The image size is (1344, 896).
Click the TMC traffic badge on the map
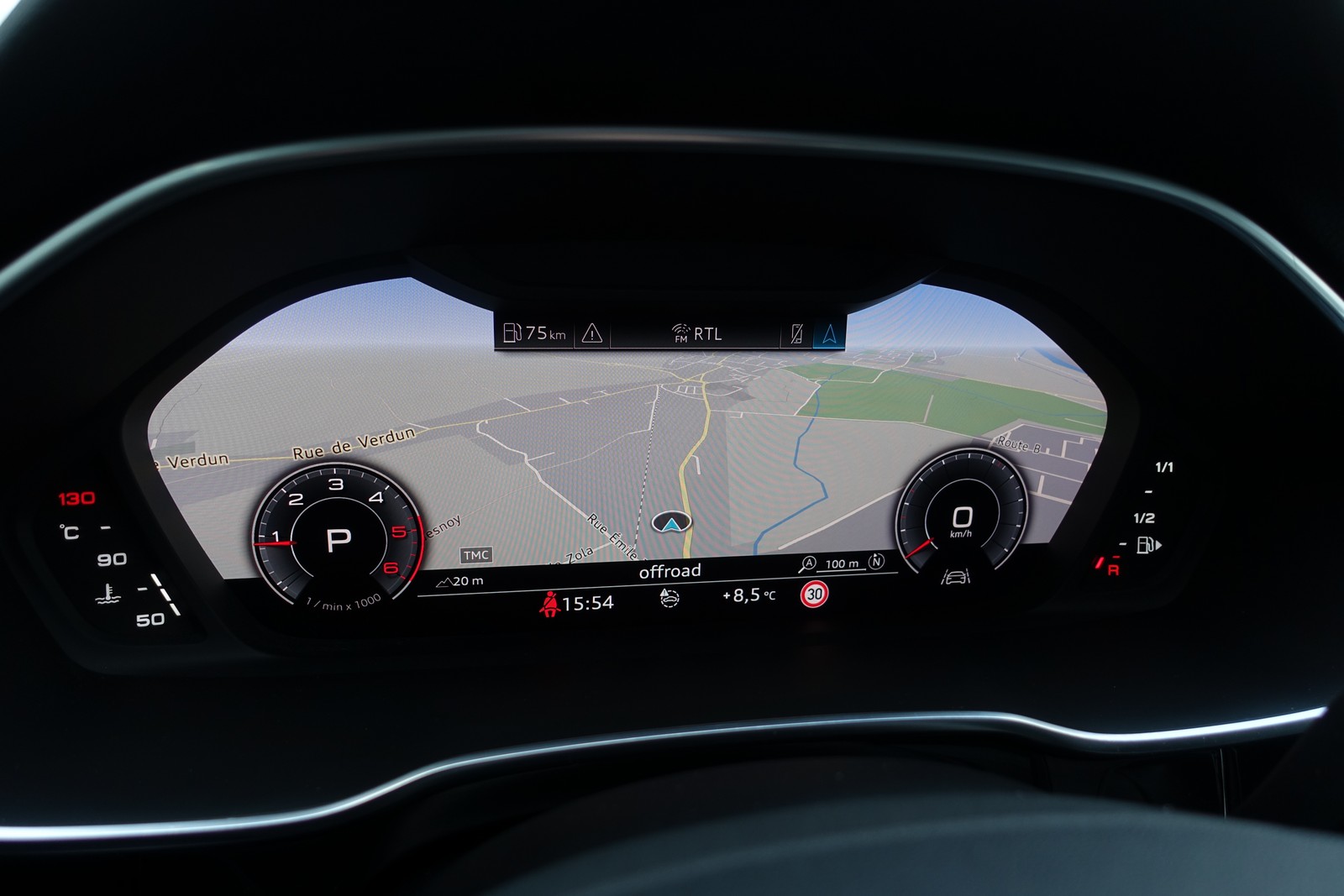coord(476,555)
